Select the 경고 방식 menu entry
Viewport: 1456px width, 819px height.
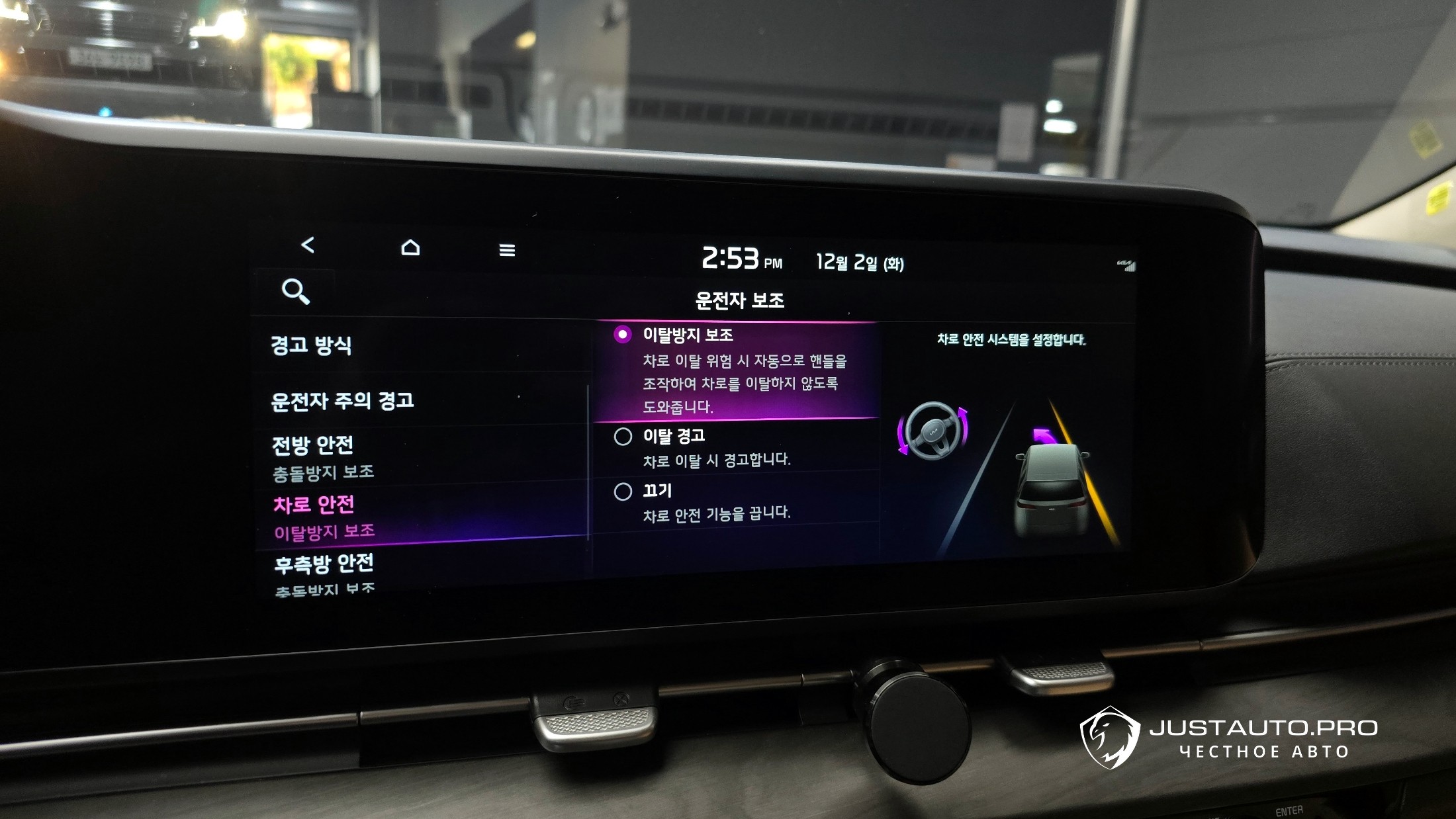pos(311,345)
